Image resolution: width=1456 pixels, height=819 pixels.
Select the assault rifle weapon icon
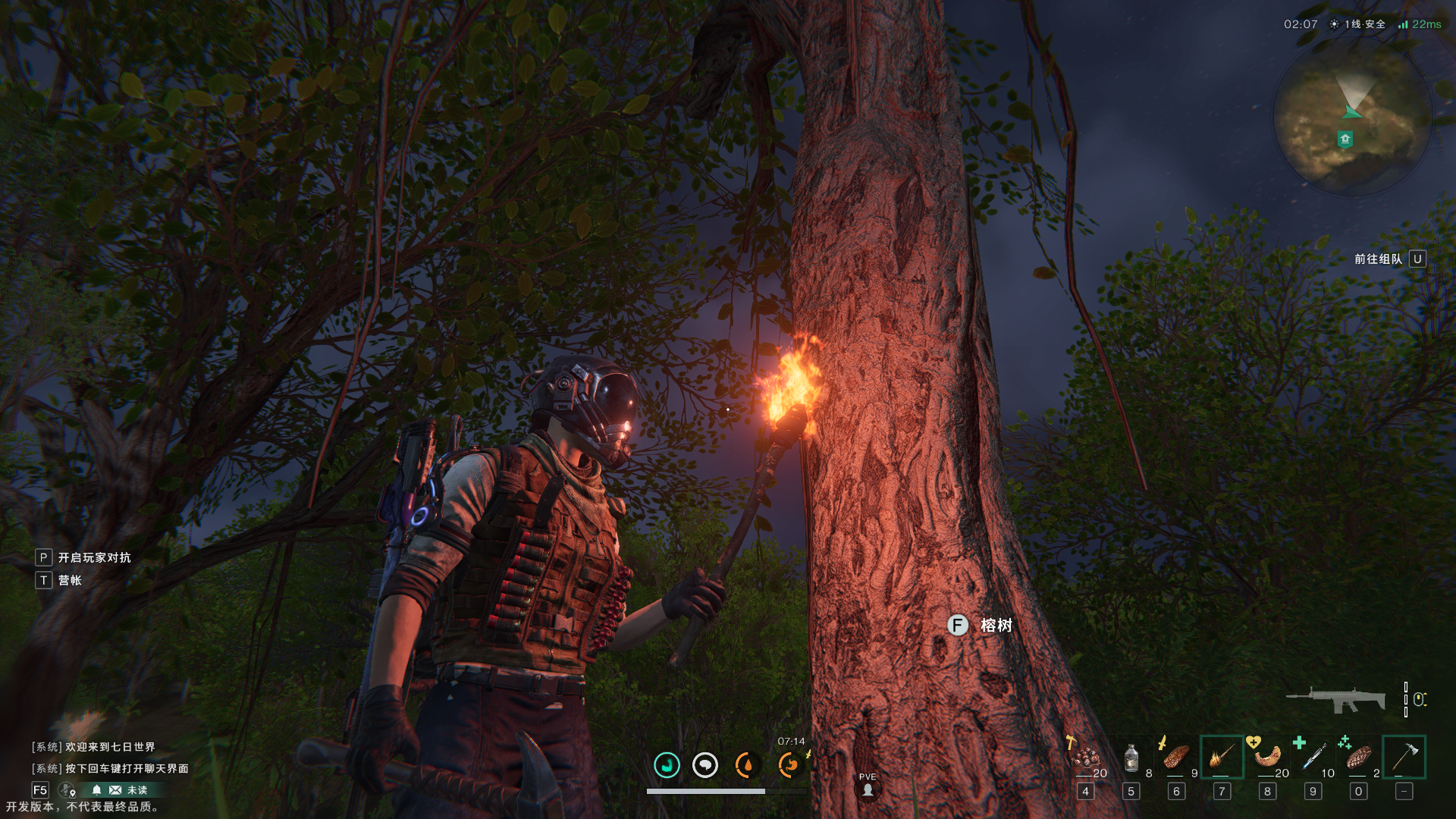click(x=1336, y=699)
